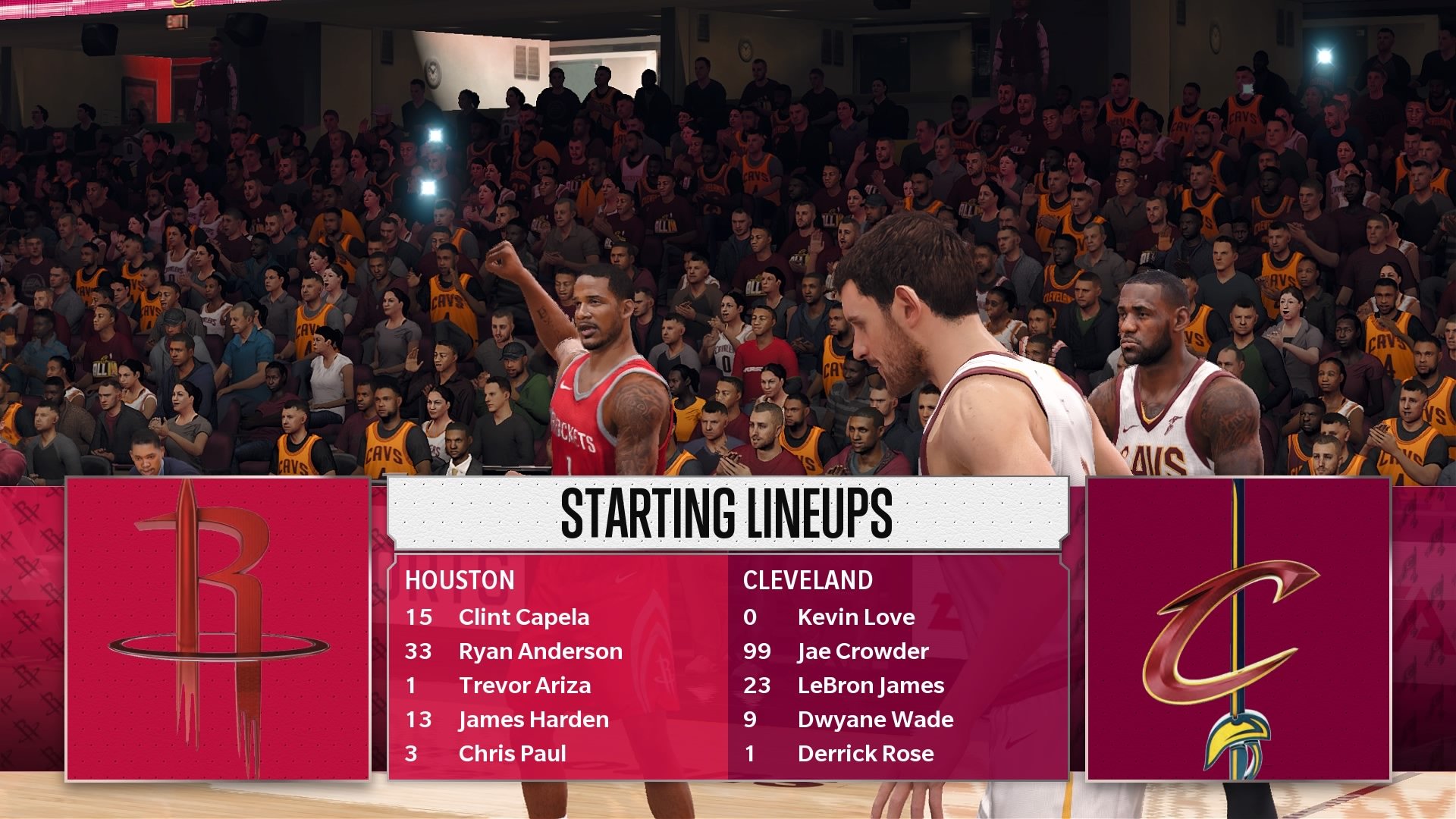This screenshot has width=1456, height=819.
Task: Select Kevin Love from the Cleveland lineup
Action: tap(858, 617)
